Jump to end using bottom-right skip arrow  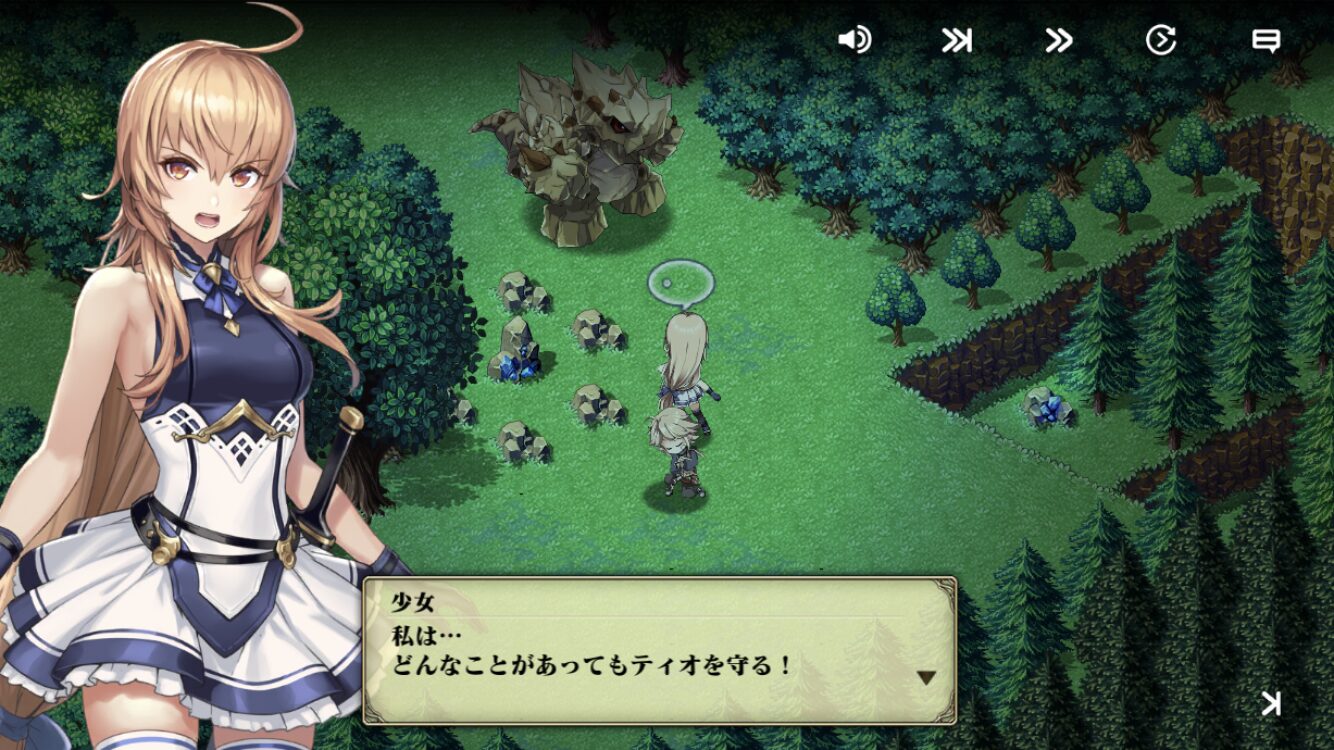pos(1270,703)
